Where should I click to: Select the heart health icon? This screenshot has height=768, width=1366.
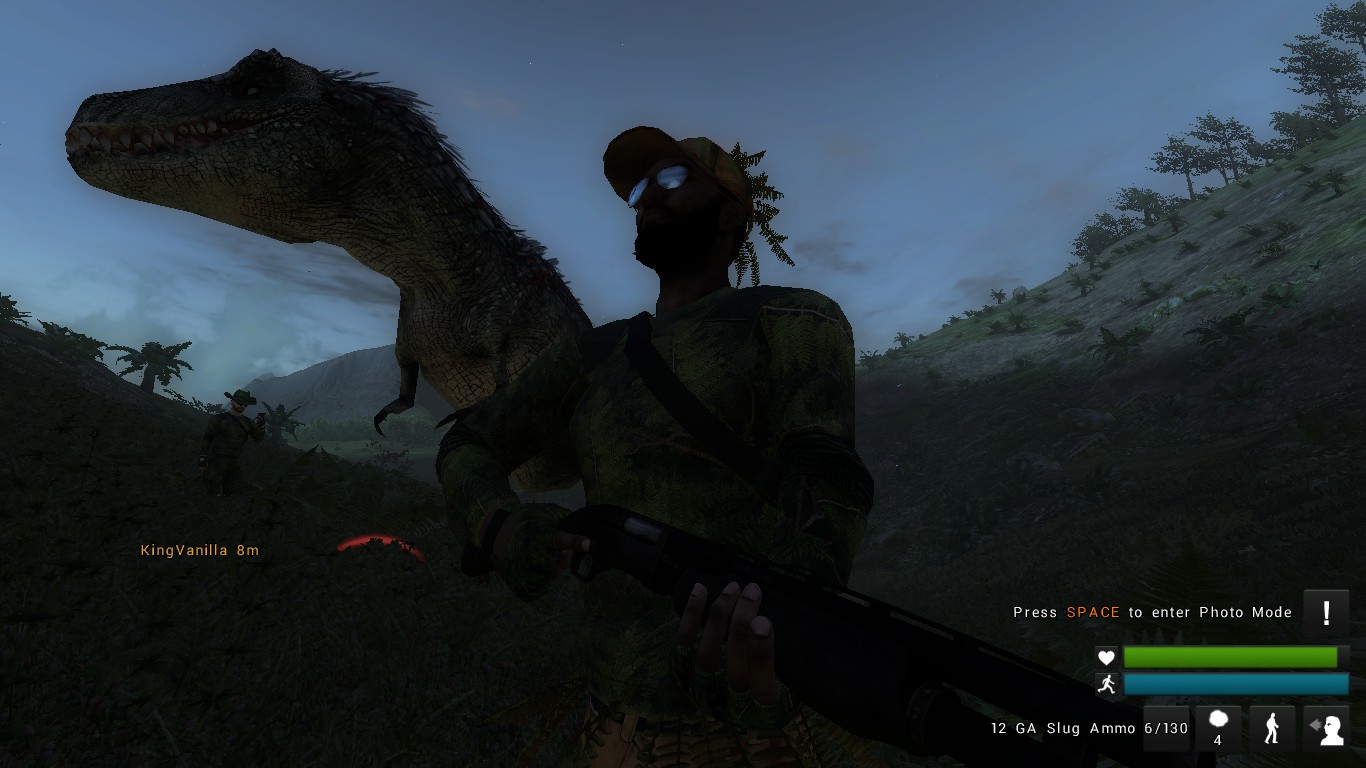(x=1106, y=657)
